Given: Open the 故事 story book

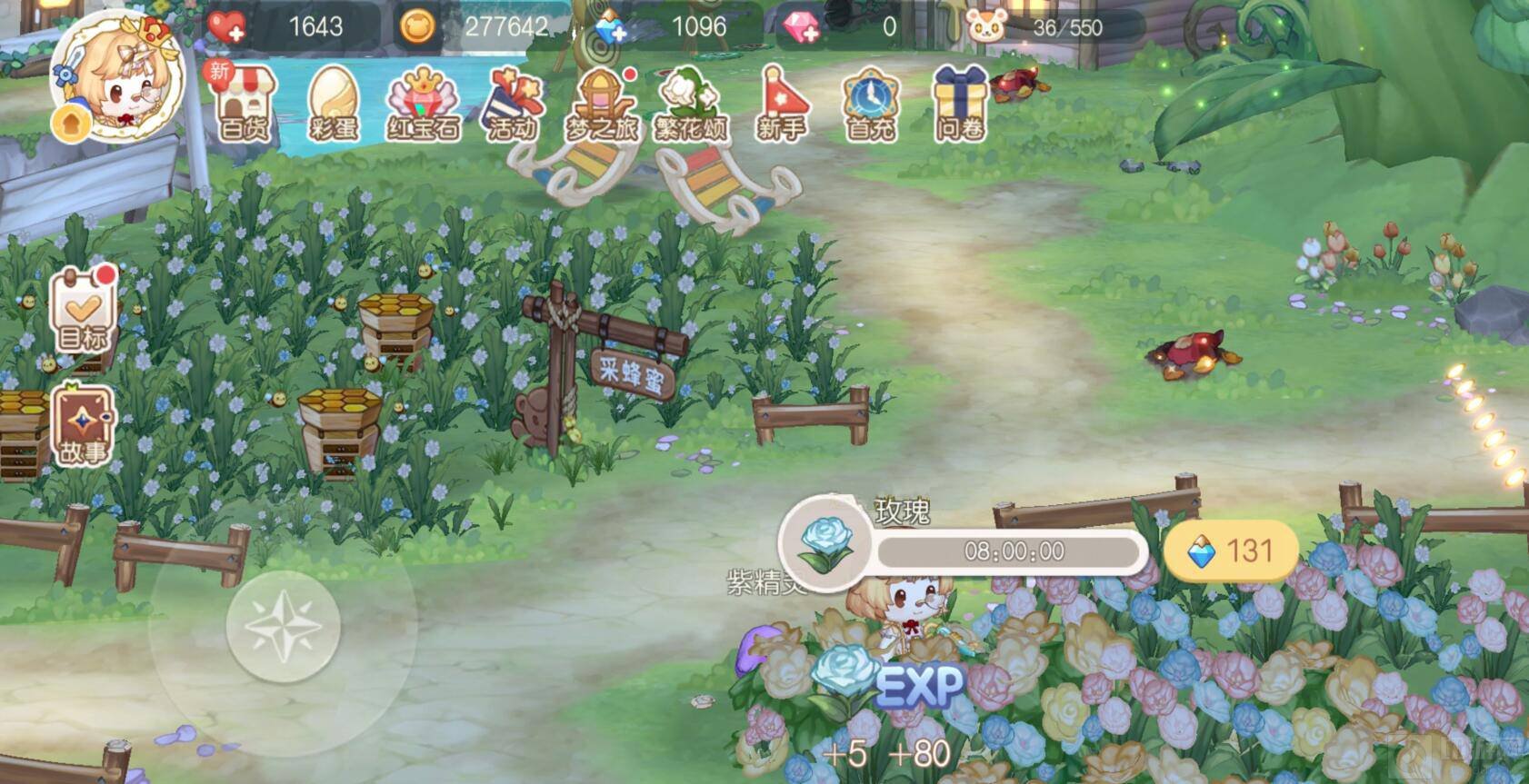Looking at the screenshot, I should [83, 424].
